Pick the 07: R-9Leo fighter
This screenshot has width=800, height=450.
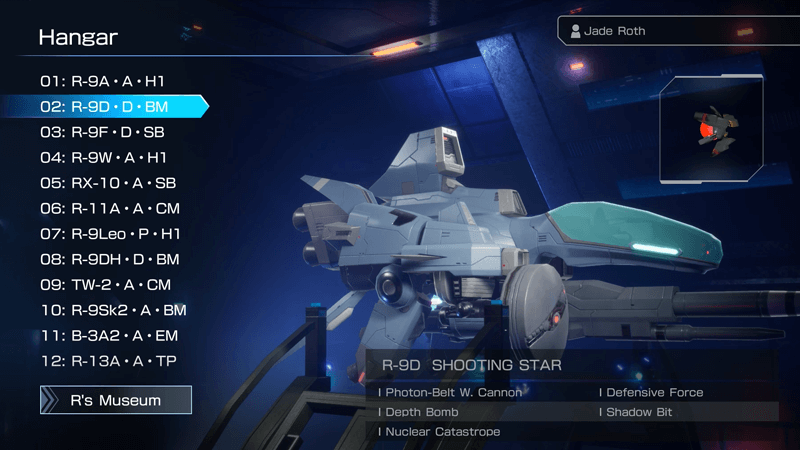click(x=110, y=234)
